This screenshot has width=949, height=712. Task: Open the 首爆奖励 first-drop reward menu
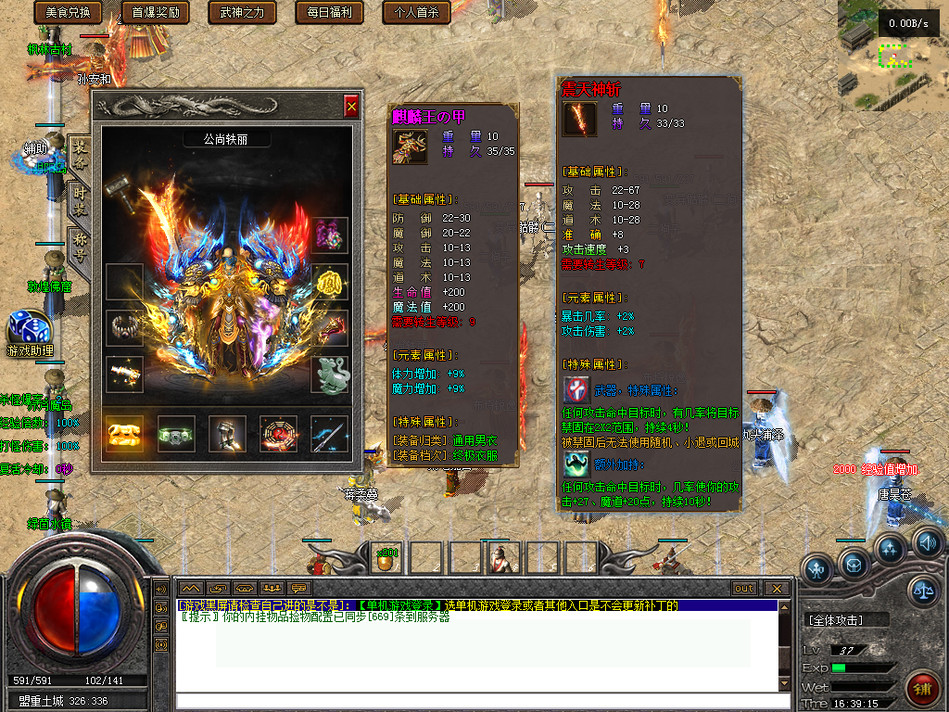[156, 13]
